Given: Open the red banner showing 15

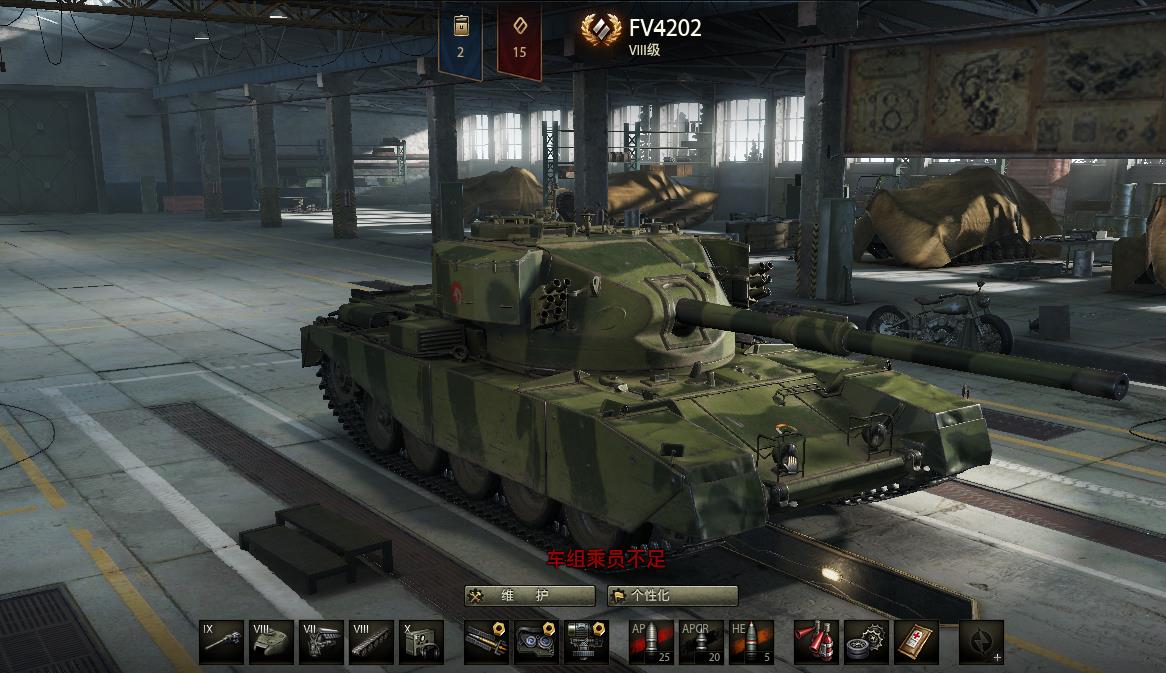Looking at the screenshot, I should (x=519, y=40).
